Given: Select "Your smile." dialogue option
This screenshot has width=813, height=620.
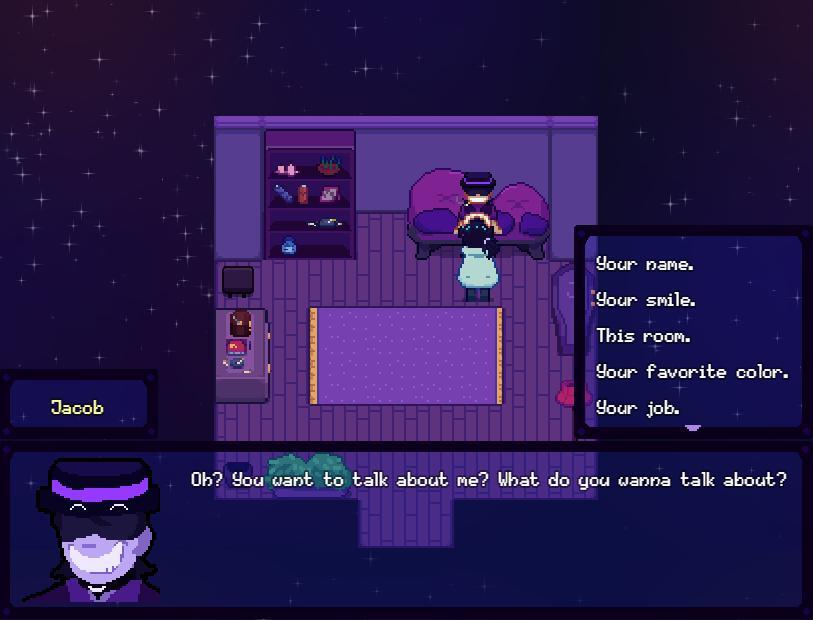Looking at the screenshot, I should click(646, 300).
